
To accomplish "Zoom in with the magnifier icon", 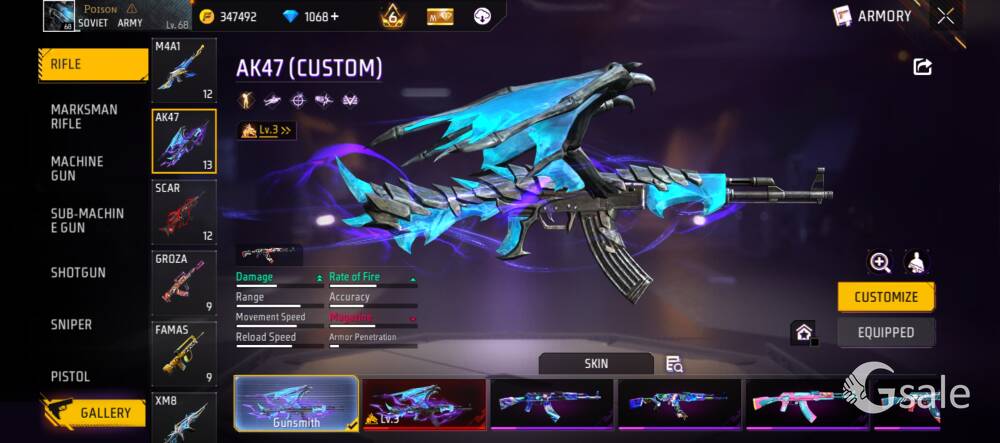I will pyautogui.click(x=880, y=262).
